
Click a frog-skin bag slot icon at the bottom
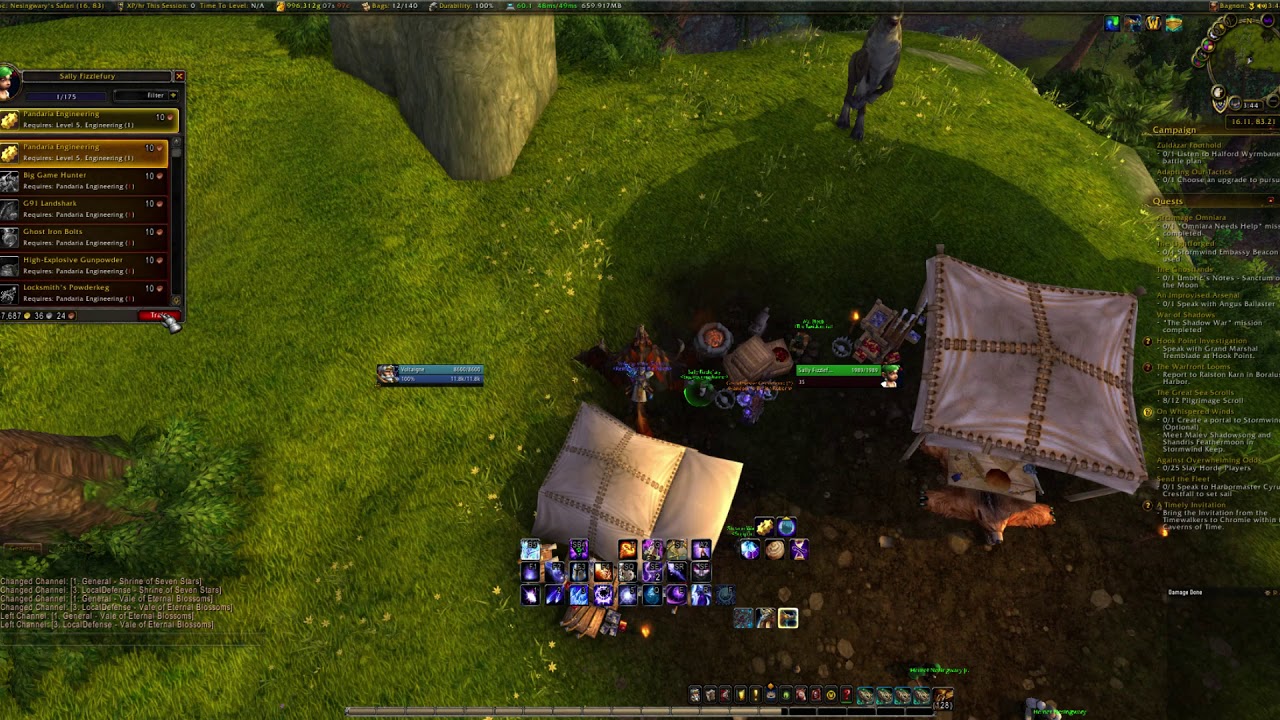point(884,694)
